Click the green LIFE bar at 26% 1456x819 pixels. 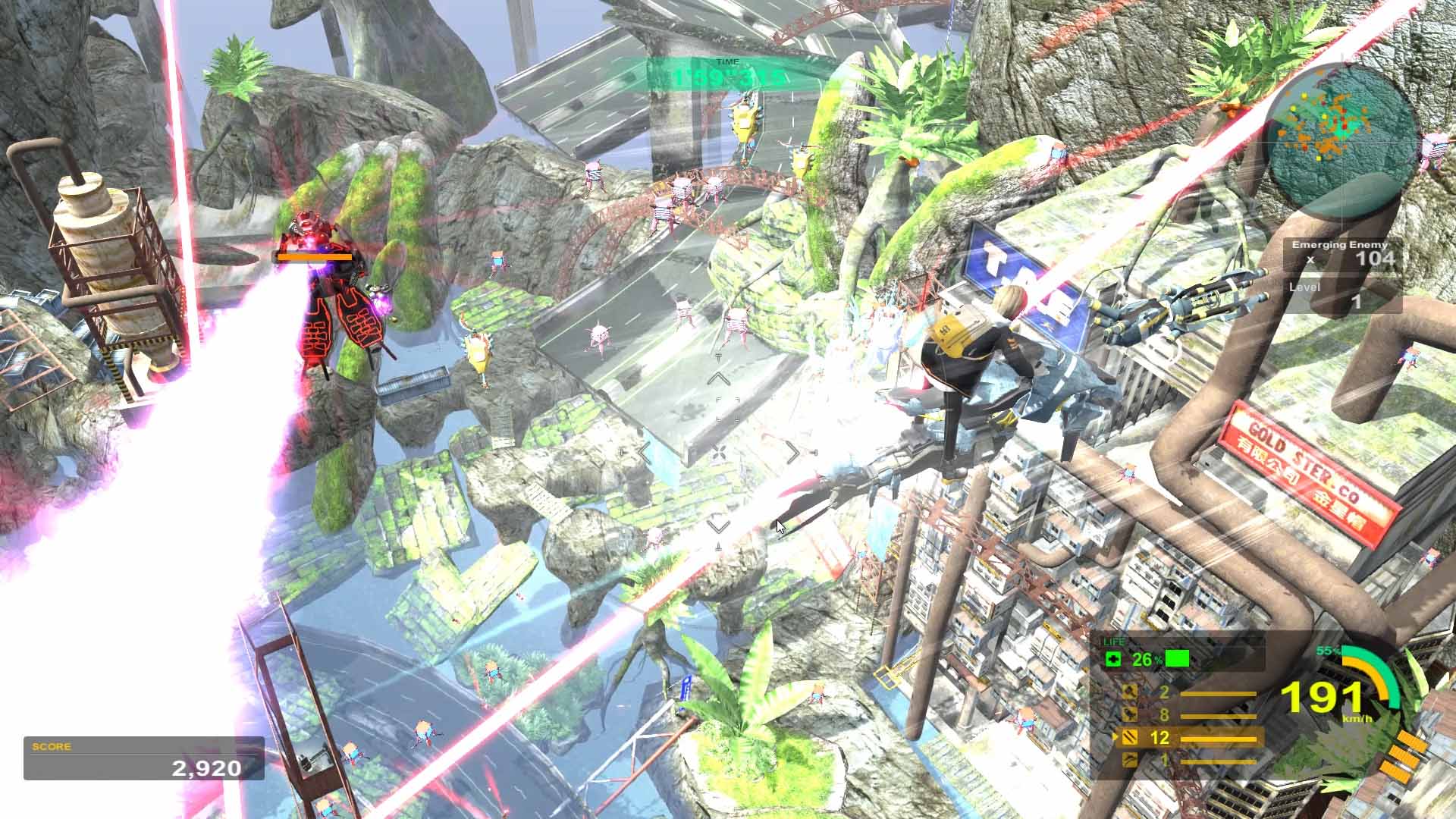coord(1178,659)
